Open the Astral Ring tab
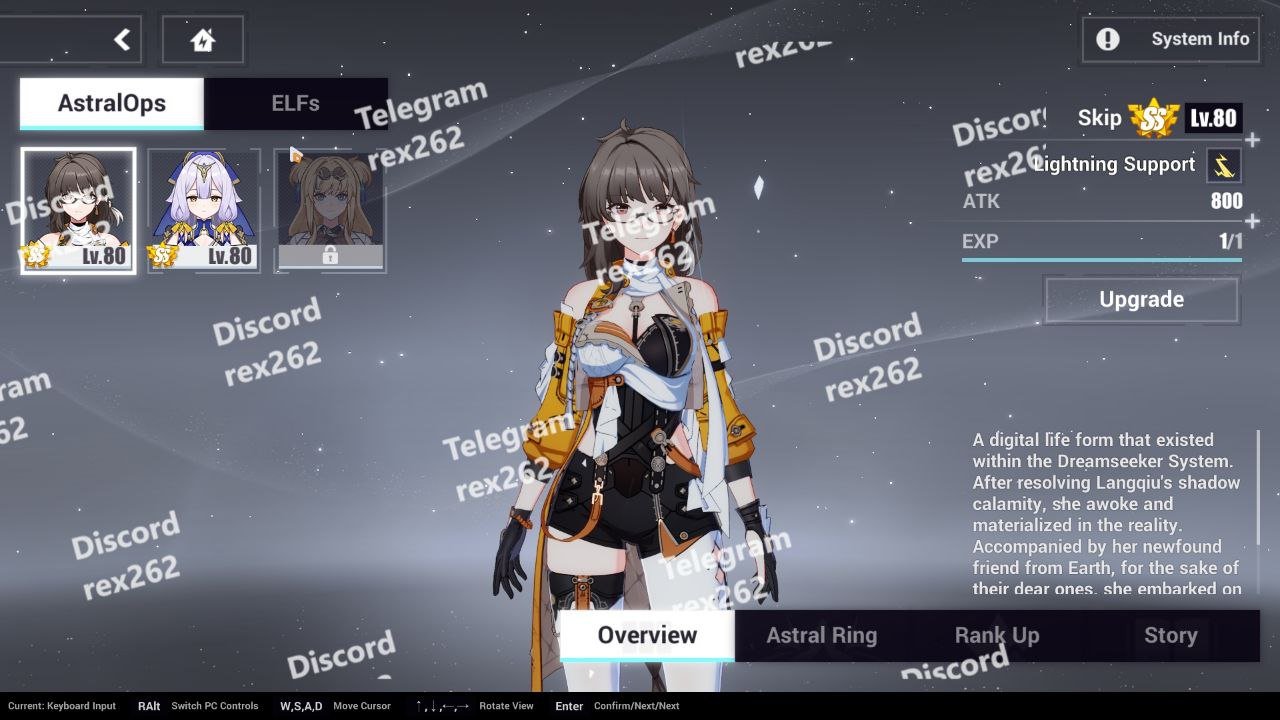The width and height of the screenshot is (1280, 720). click(821, 635)
